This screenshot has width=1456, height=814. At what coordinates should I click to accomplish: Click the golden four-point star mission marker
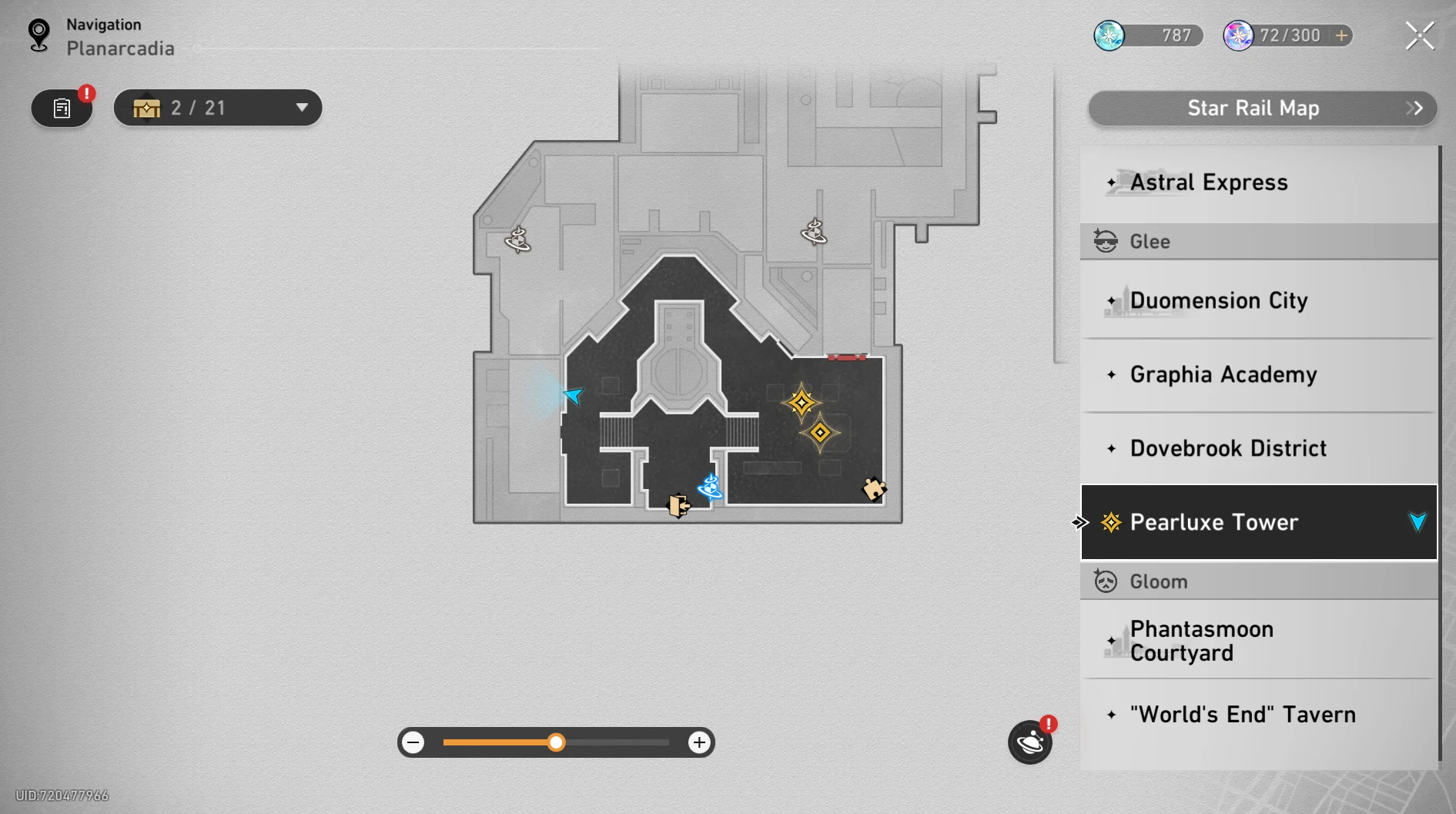[801, 403]
